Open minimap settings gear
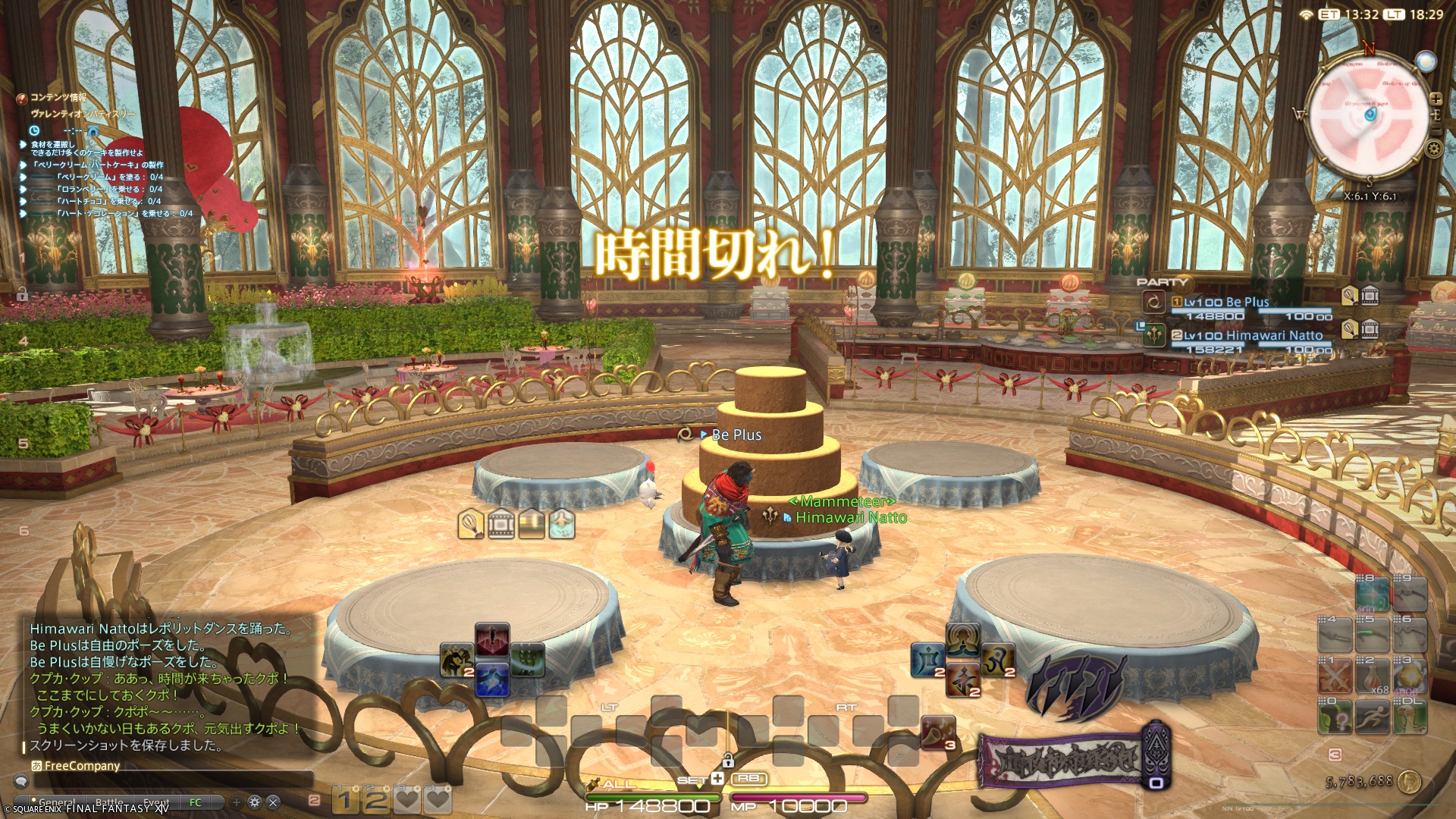The image size is (1456, 819). pyautogui.click(x=1433, y=149)
